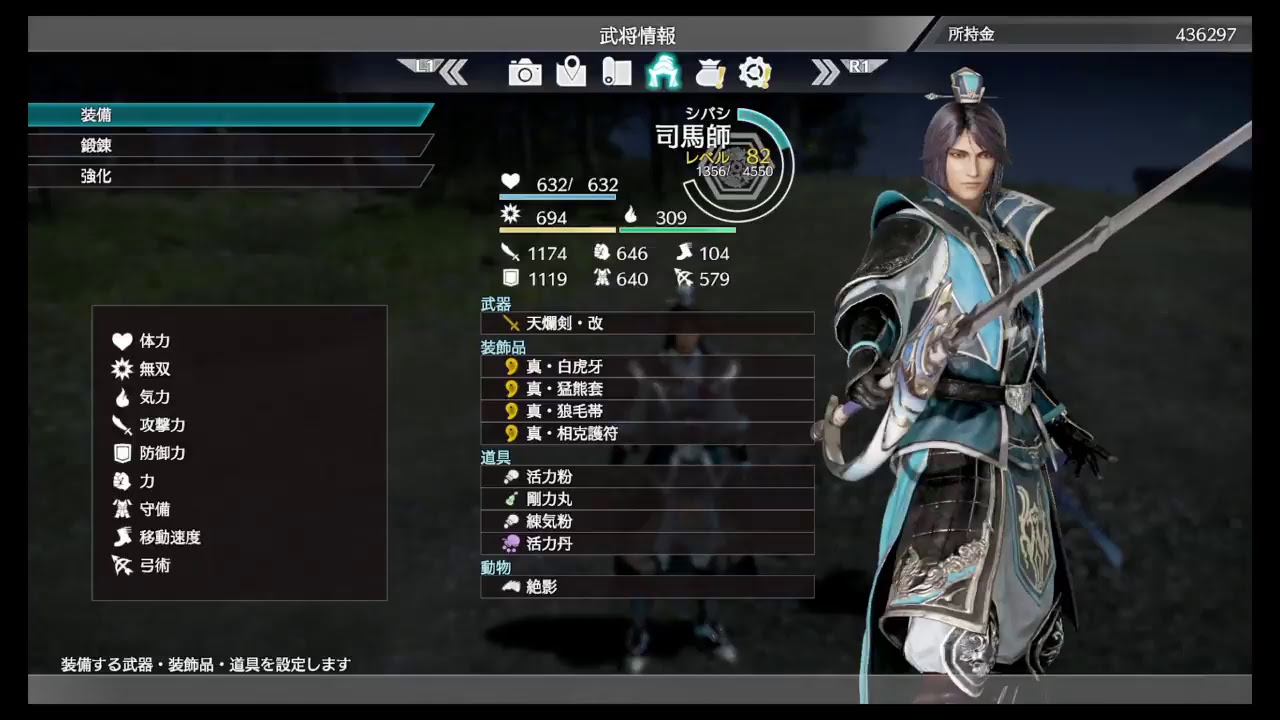Select the map pin icon in the toolbar

[571, 73]
